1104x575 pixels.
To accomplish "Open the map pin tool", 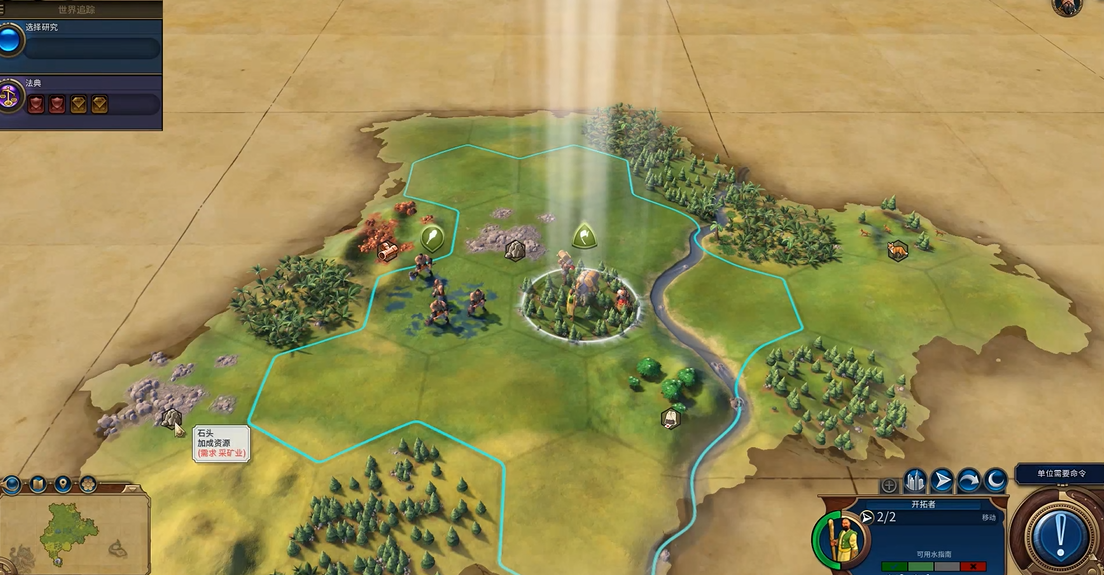I will pyautogui.click(x=63, y=485).
